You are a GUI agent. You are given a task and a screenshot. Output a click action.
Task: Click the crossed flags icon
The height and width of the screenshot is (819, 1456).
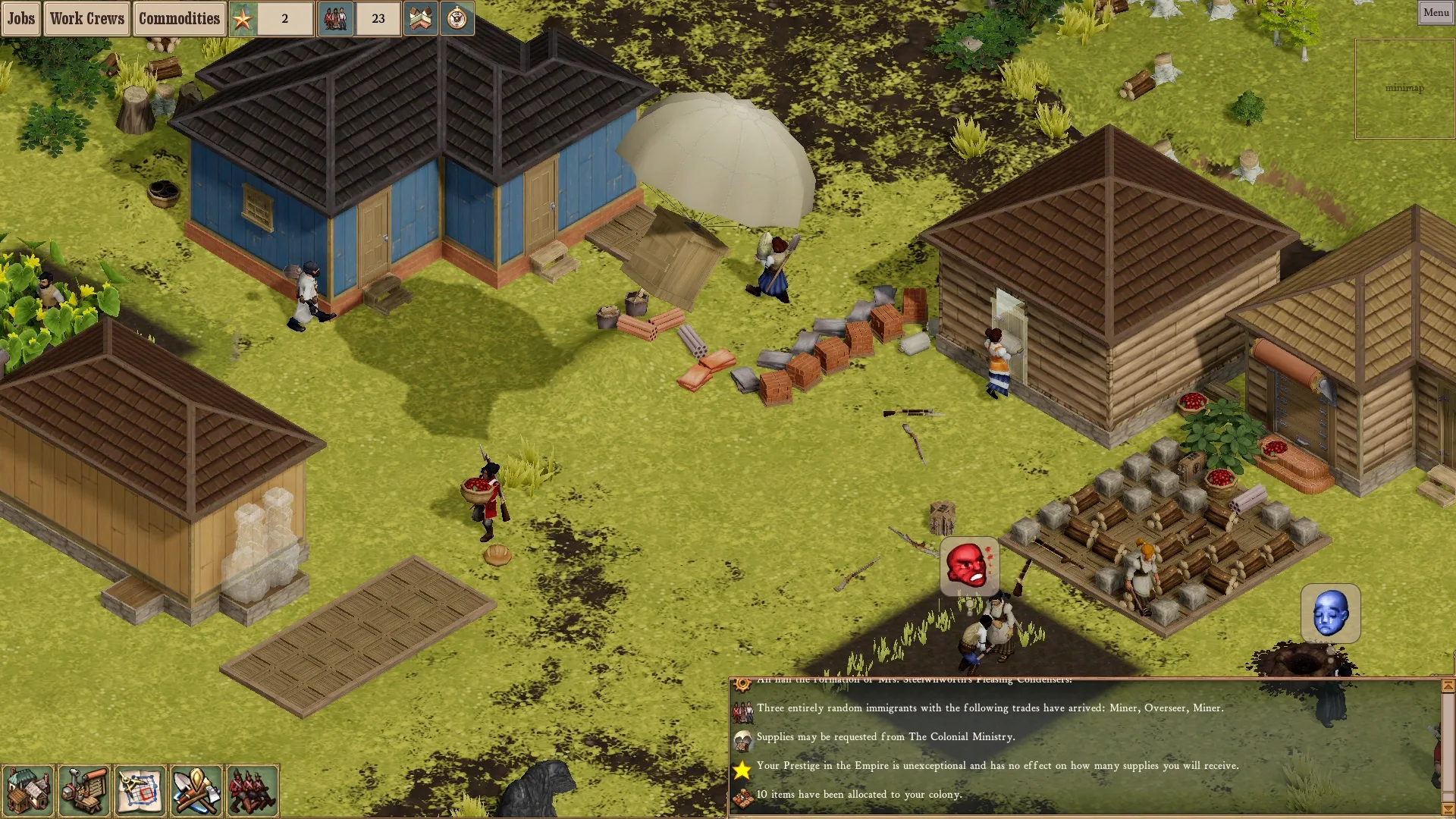[420, 19]
